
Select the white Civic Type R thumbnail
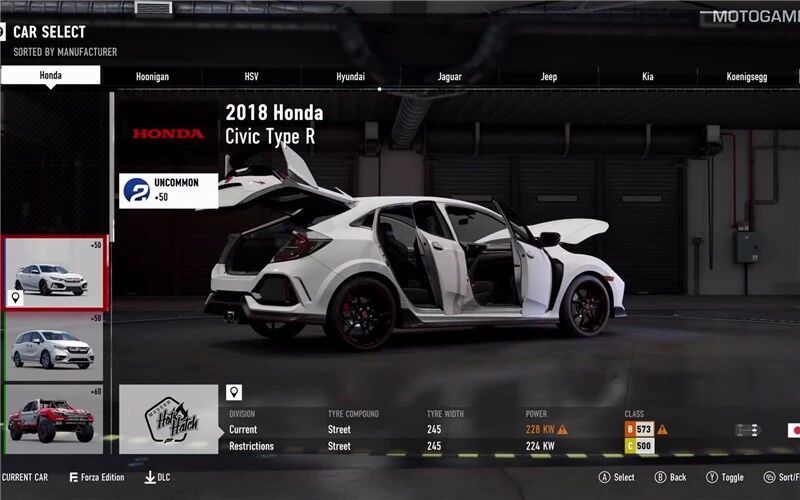tap(54, 273)
